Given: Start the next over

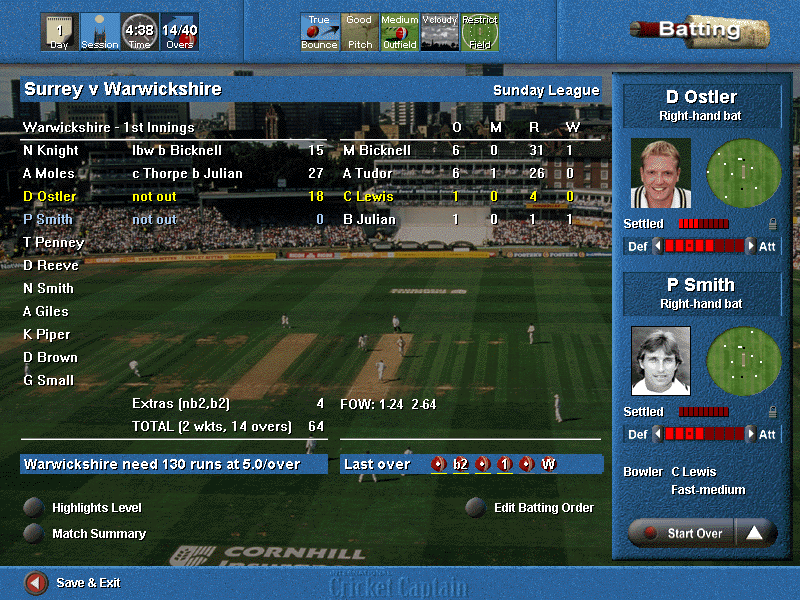Looking at the screenshot, I should (682, 533).
